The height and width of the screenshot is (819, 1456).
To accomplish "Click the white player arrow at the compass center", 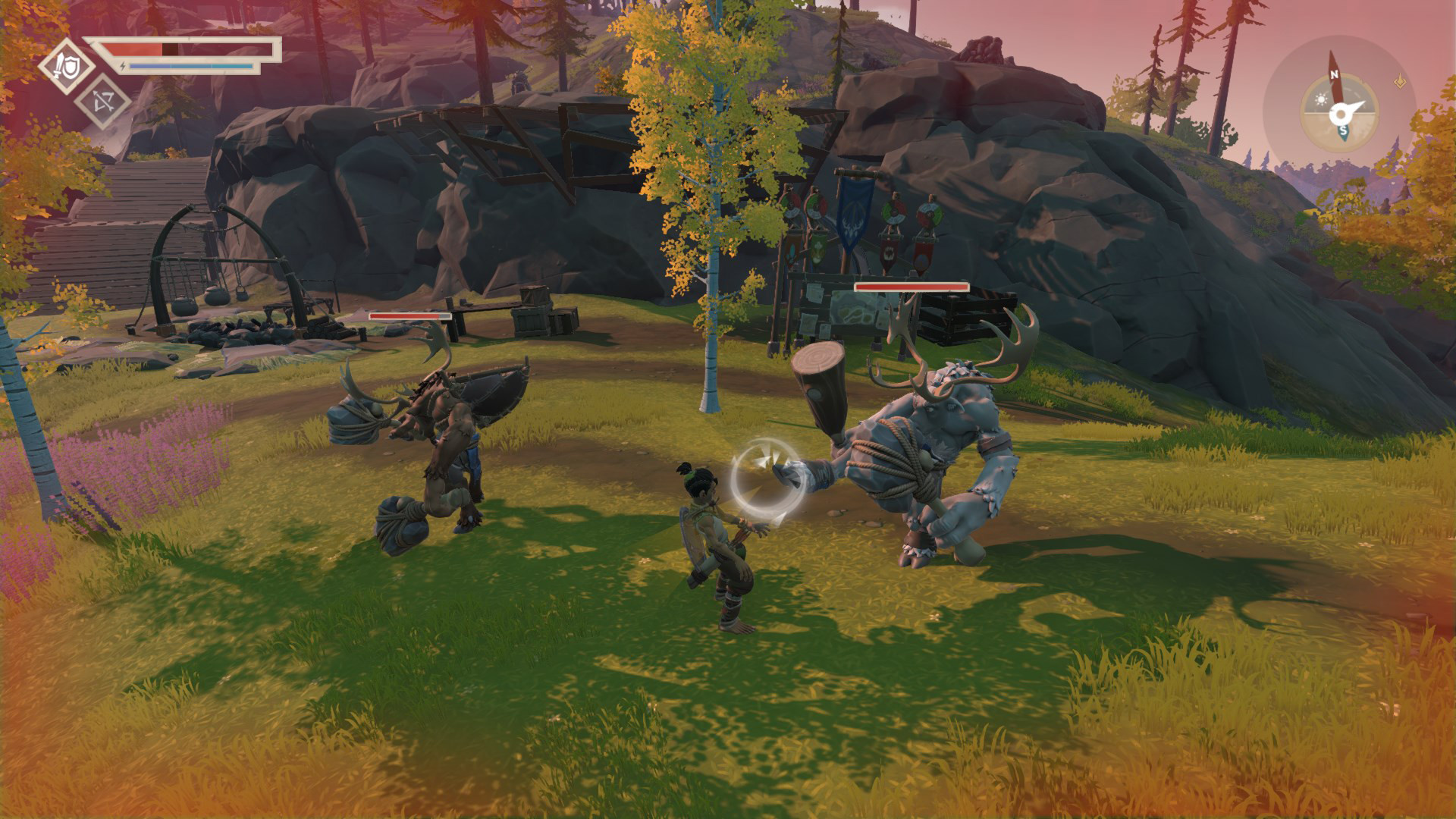I will tap(1341, 115).
